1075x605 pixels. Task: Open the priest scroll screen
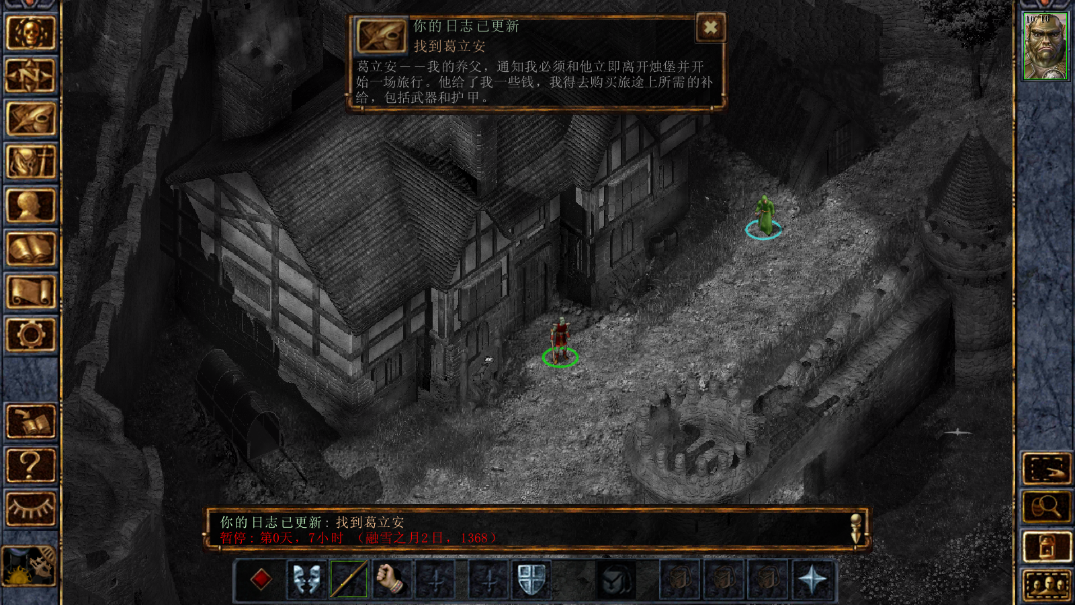pyautogui.click(x=31, y=292)
